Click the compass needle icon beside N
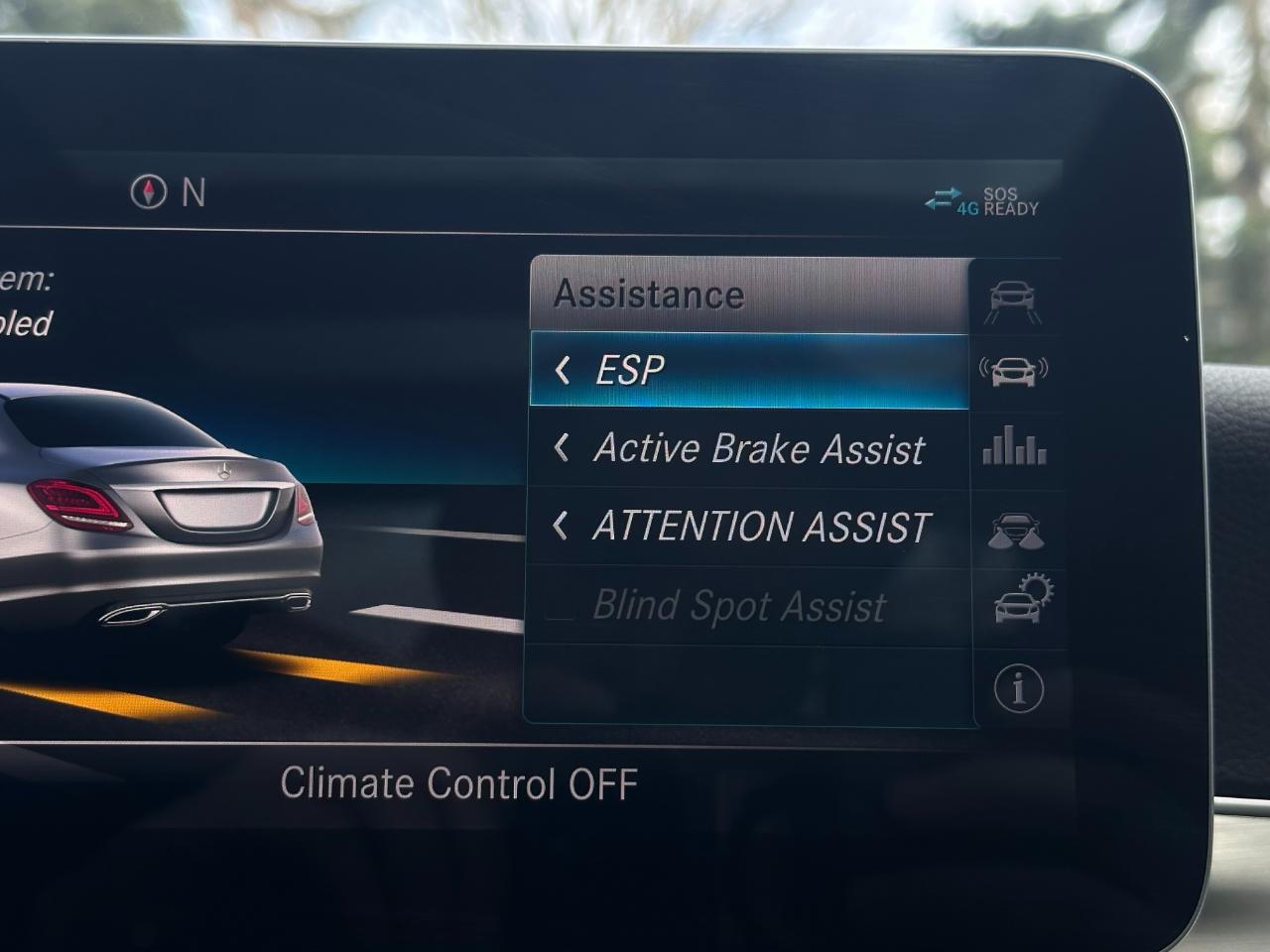Image resolution: width=1270 pixels, height=952 pixels. click(x=147, y=190)
